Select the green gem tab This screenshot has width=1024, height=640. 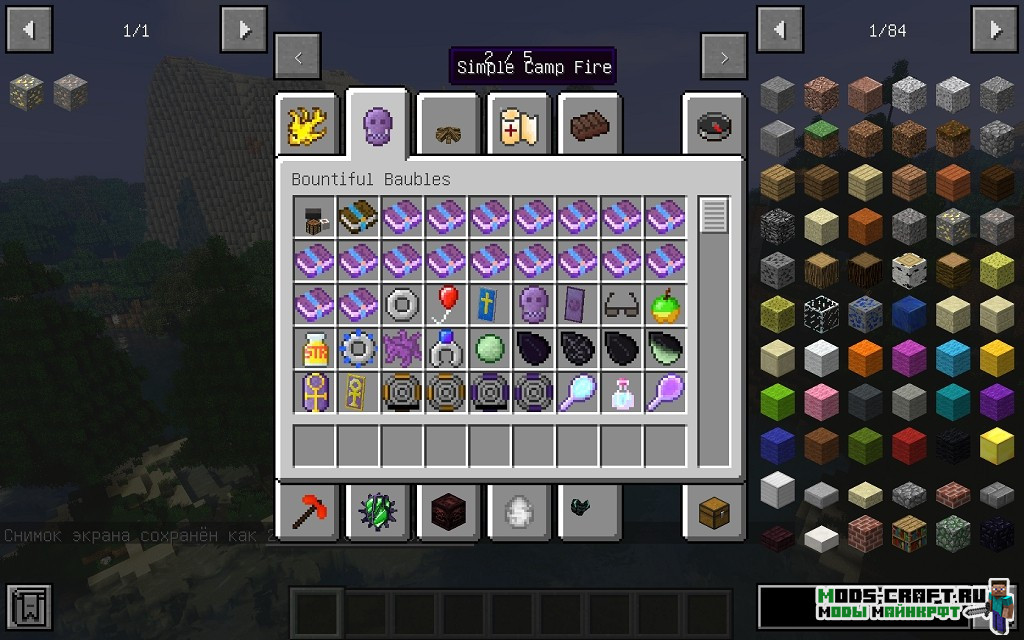[377, 512]
